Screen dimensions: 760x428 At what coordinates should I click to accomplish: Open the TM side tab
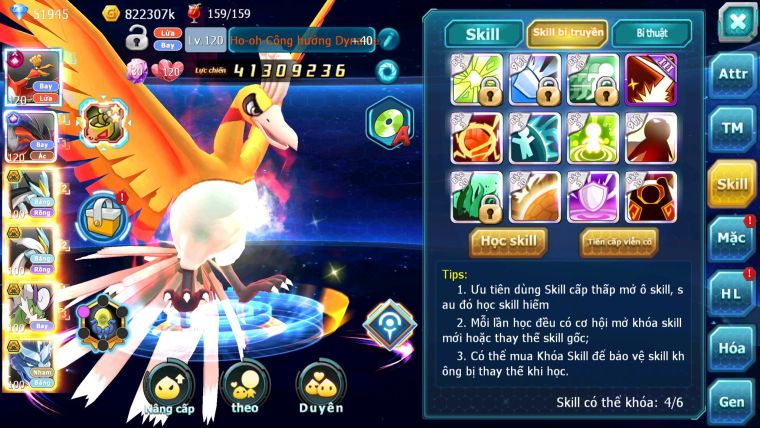(732, 129)
